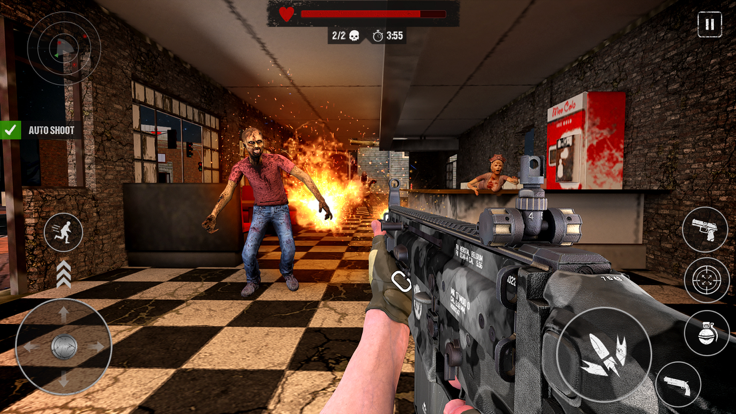The height and width of the screenshot is (414, 736).
Task: Click the movement joystick center knob
Action: [64, 346]
